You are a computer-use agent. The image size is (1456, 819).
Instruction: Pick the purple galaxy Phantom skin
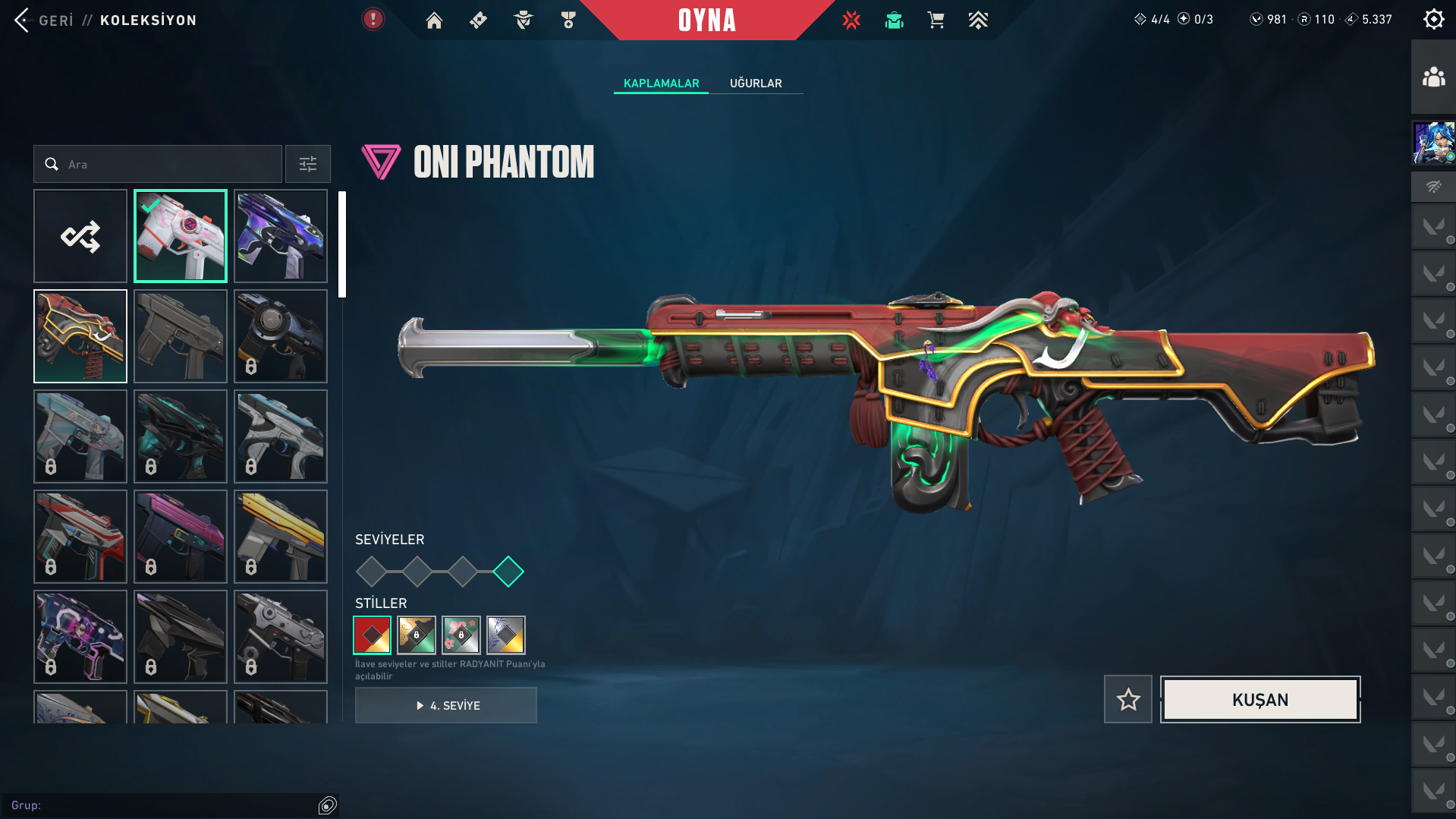[x=281, y=236]
